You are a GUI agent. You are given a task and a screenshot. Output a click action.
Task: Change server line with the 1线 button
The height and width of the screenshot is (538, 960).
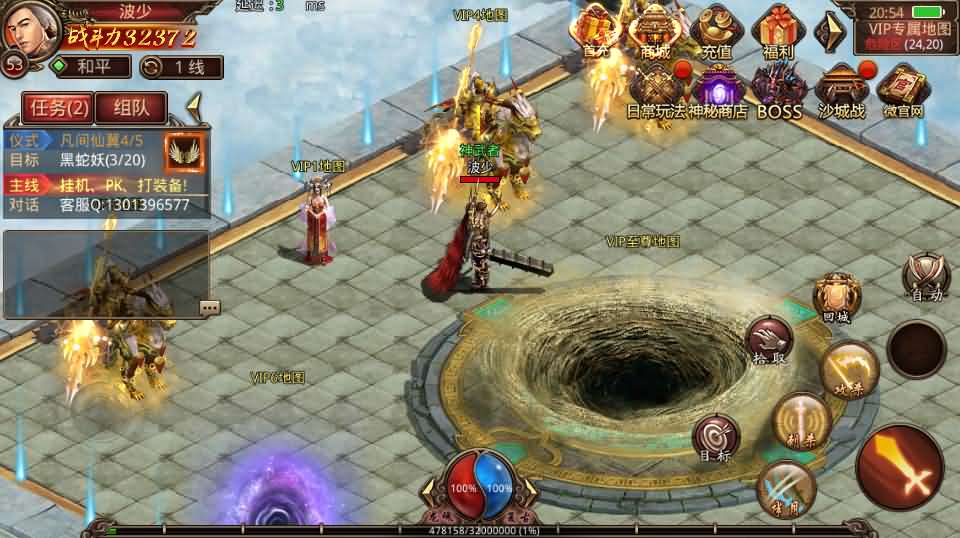pyautogui.click(x=181, y=67)
